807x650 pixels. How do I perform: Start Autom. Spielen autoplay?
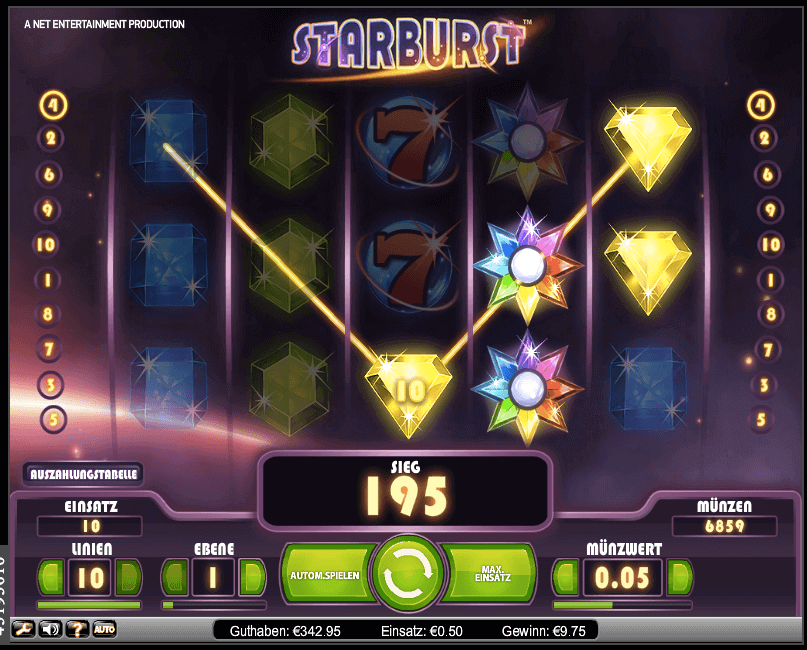[322, 576]
